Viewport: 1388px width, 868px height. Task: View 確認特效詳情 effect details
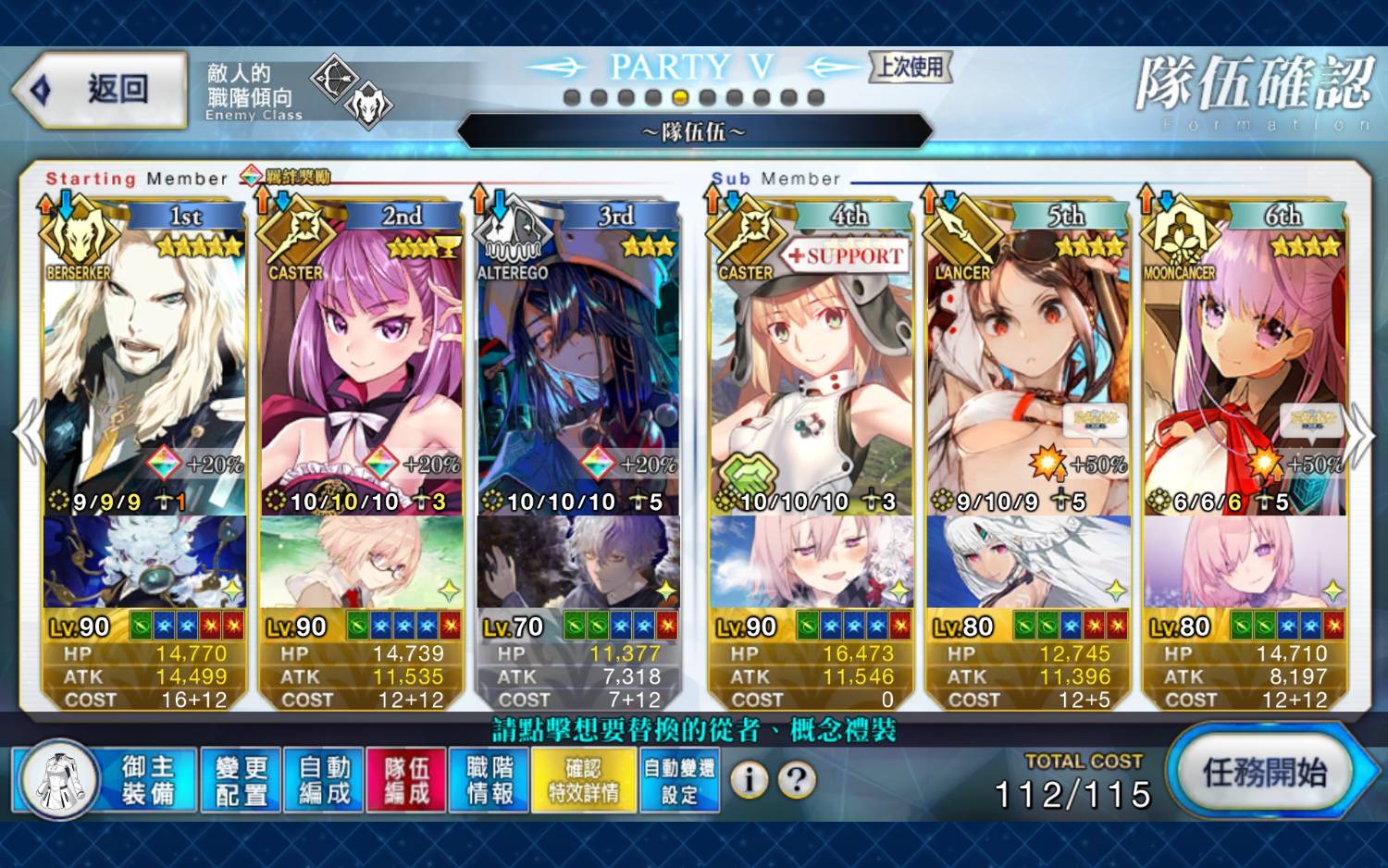[584, 780]
